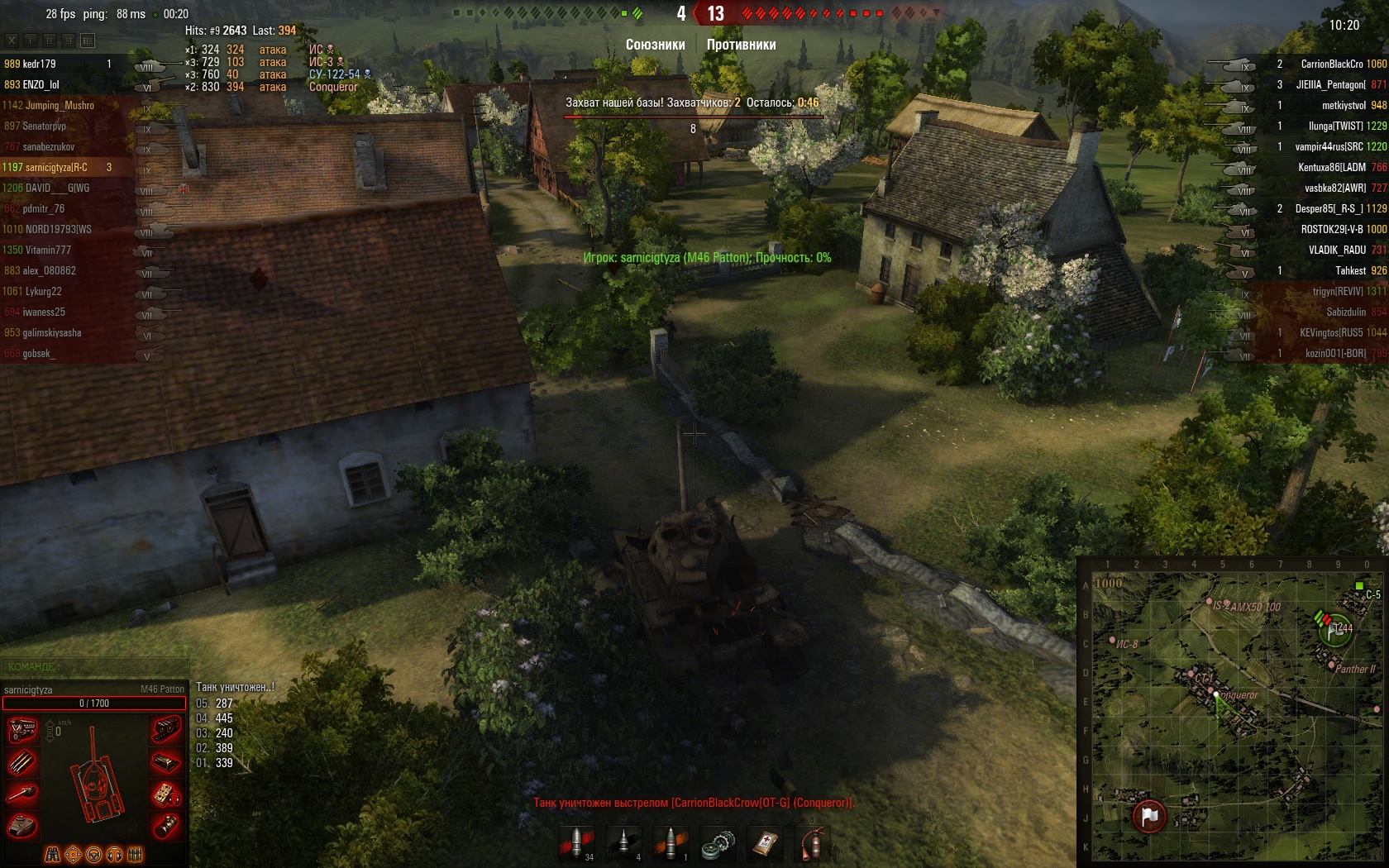Click the minimap
1389x868 pixels.
(x=1232, y=711)
